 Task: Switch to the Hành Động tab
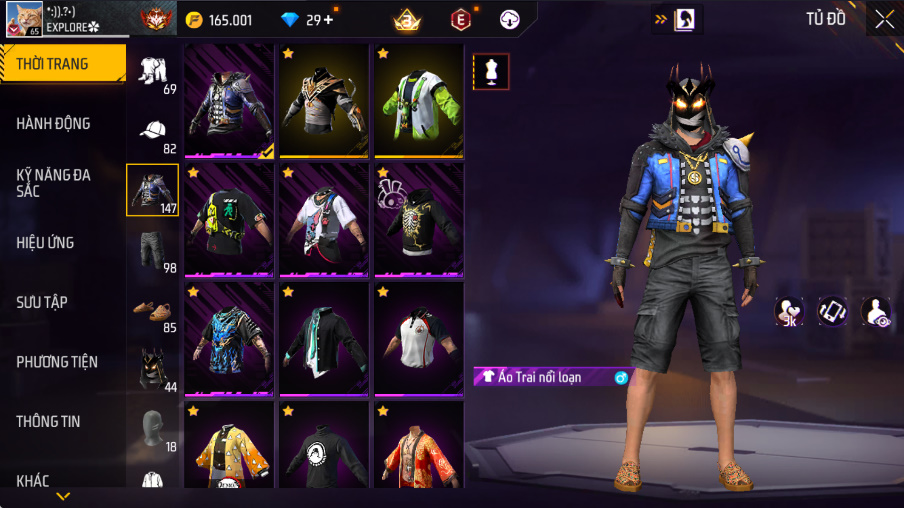(x=54, y=124)
